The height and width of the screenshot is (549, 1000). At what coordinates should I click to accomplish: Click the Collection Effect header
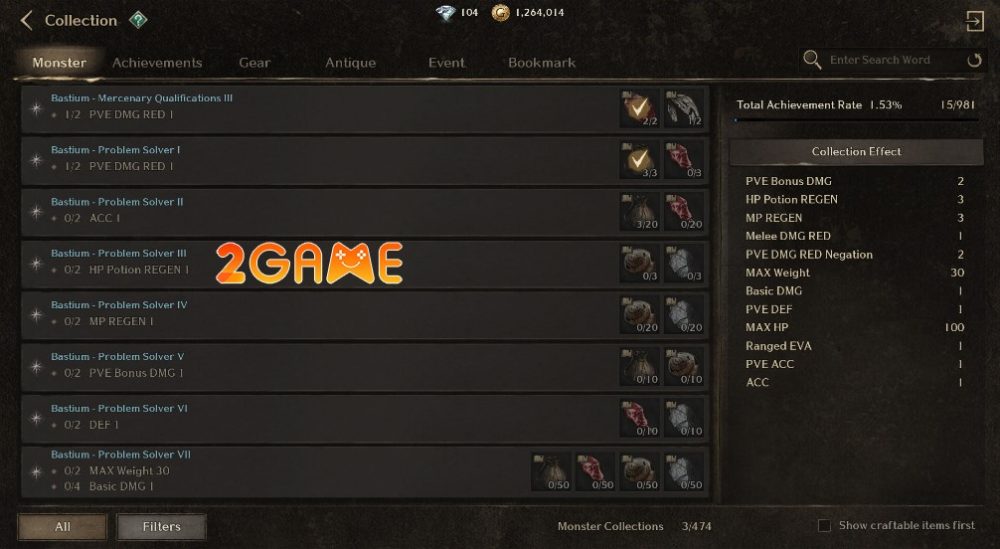point(856,152)
